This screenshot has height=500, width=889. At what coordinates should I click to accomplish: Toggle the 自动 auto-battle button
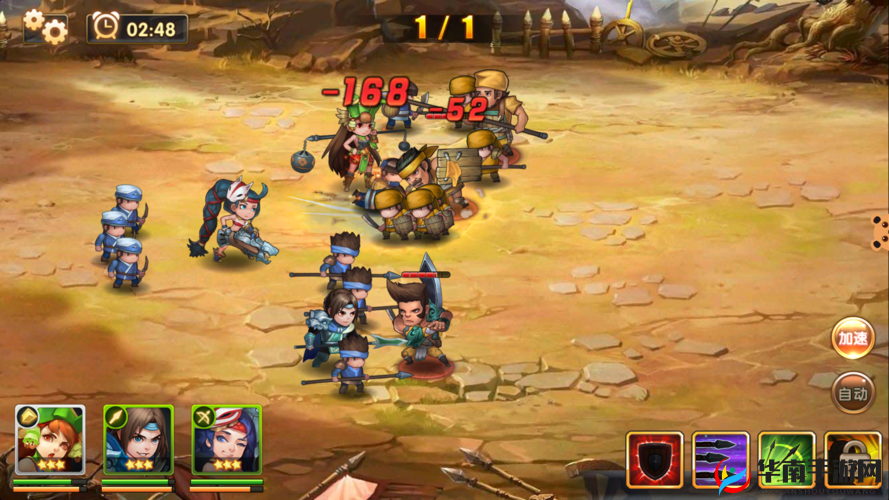tap(853, 393)
